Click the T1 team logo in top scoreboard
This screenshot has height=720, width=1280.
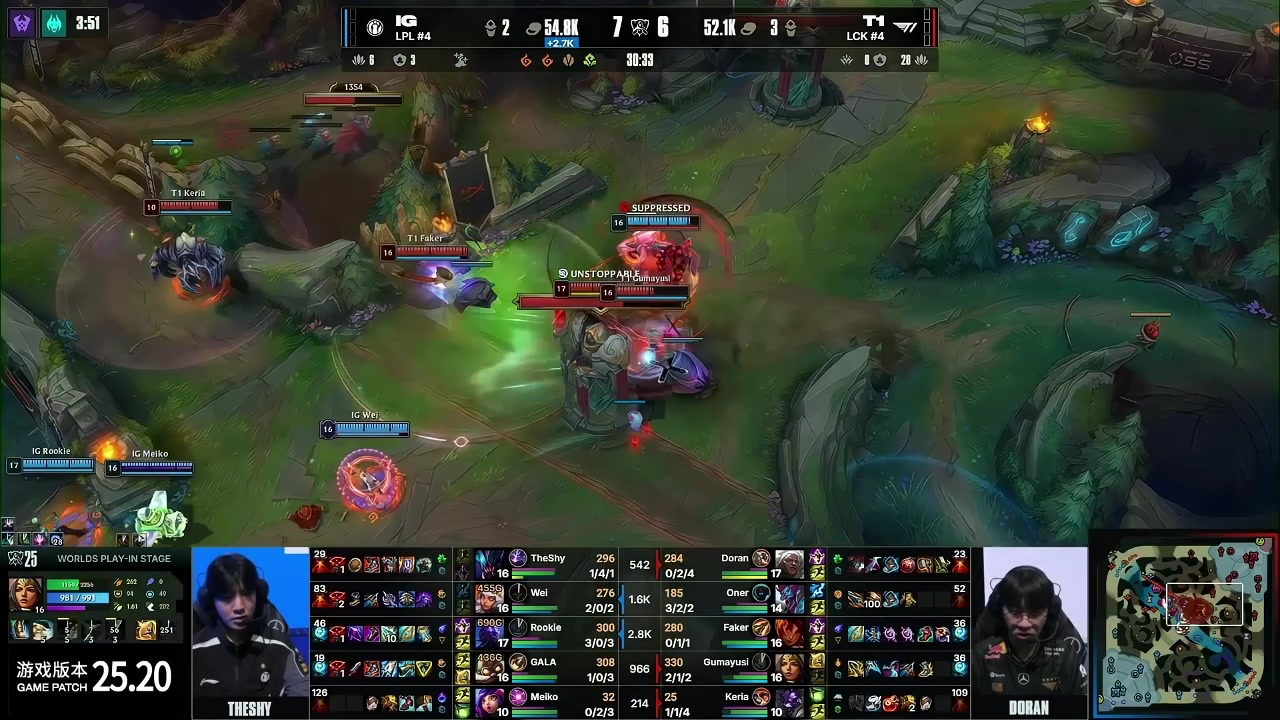pos(905,28)
